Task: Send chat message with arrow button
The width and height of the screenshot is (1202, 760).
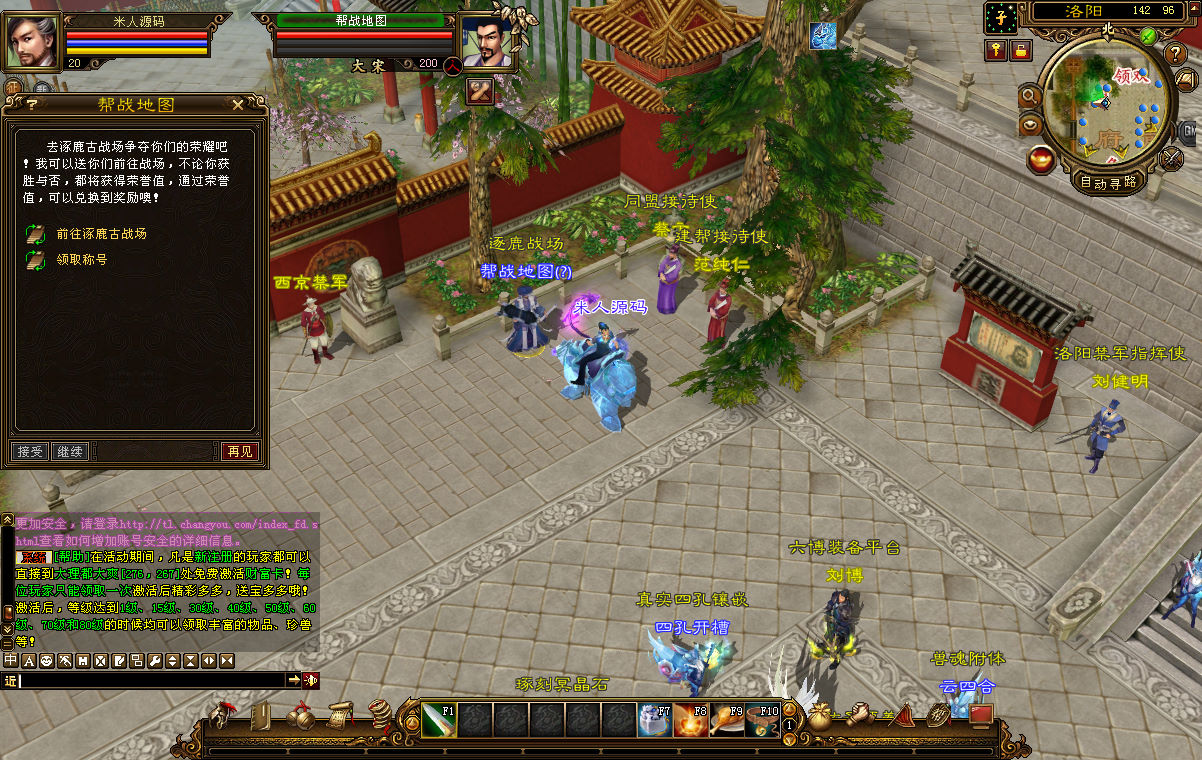Action: (x=294, y=680)
